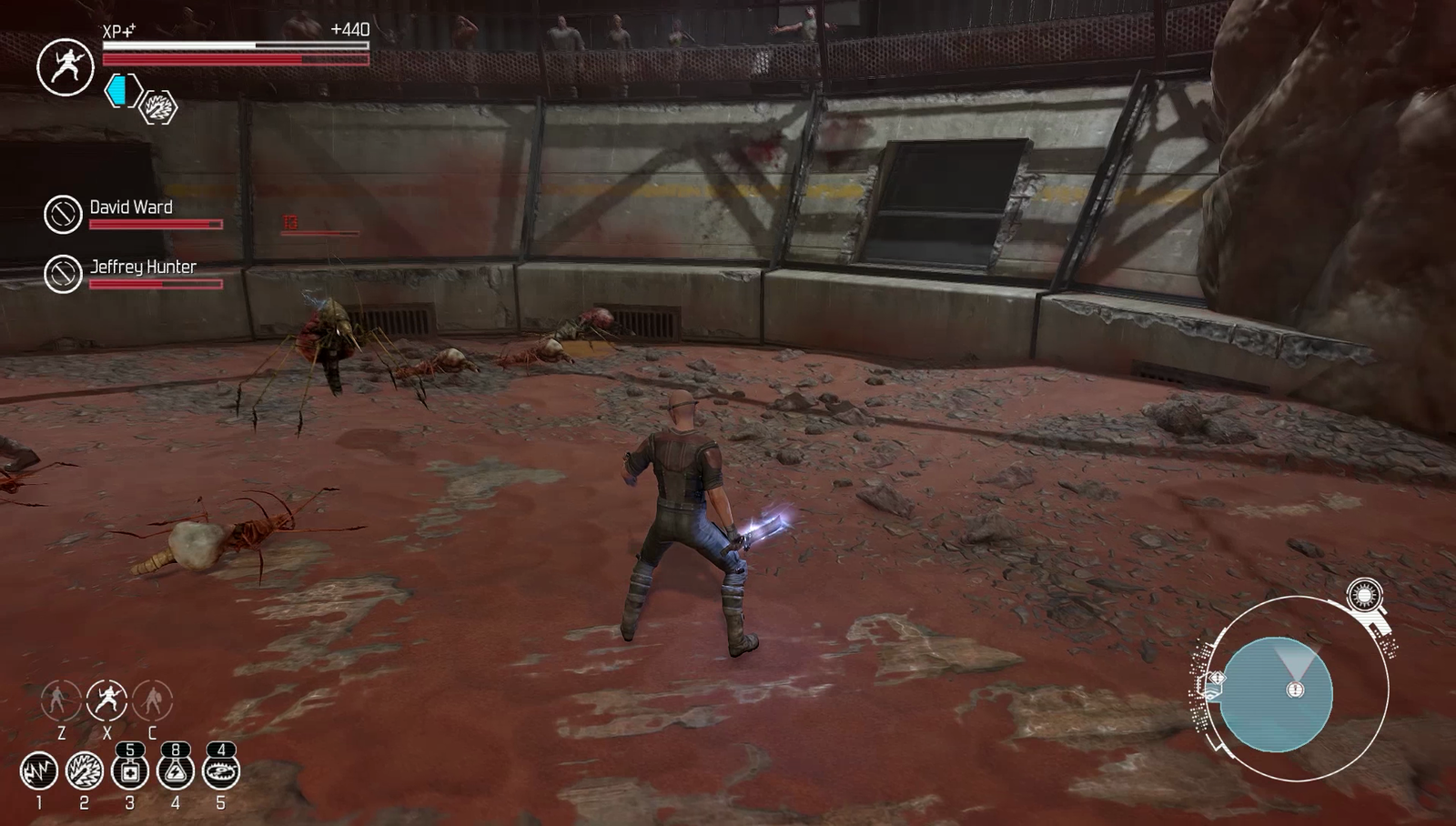Click the electrified weapon buff hexagon
Viewport: 1456px width, 826px height.
click(x=158, y=108)
